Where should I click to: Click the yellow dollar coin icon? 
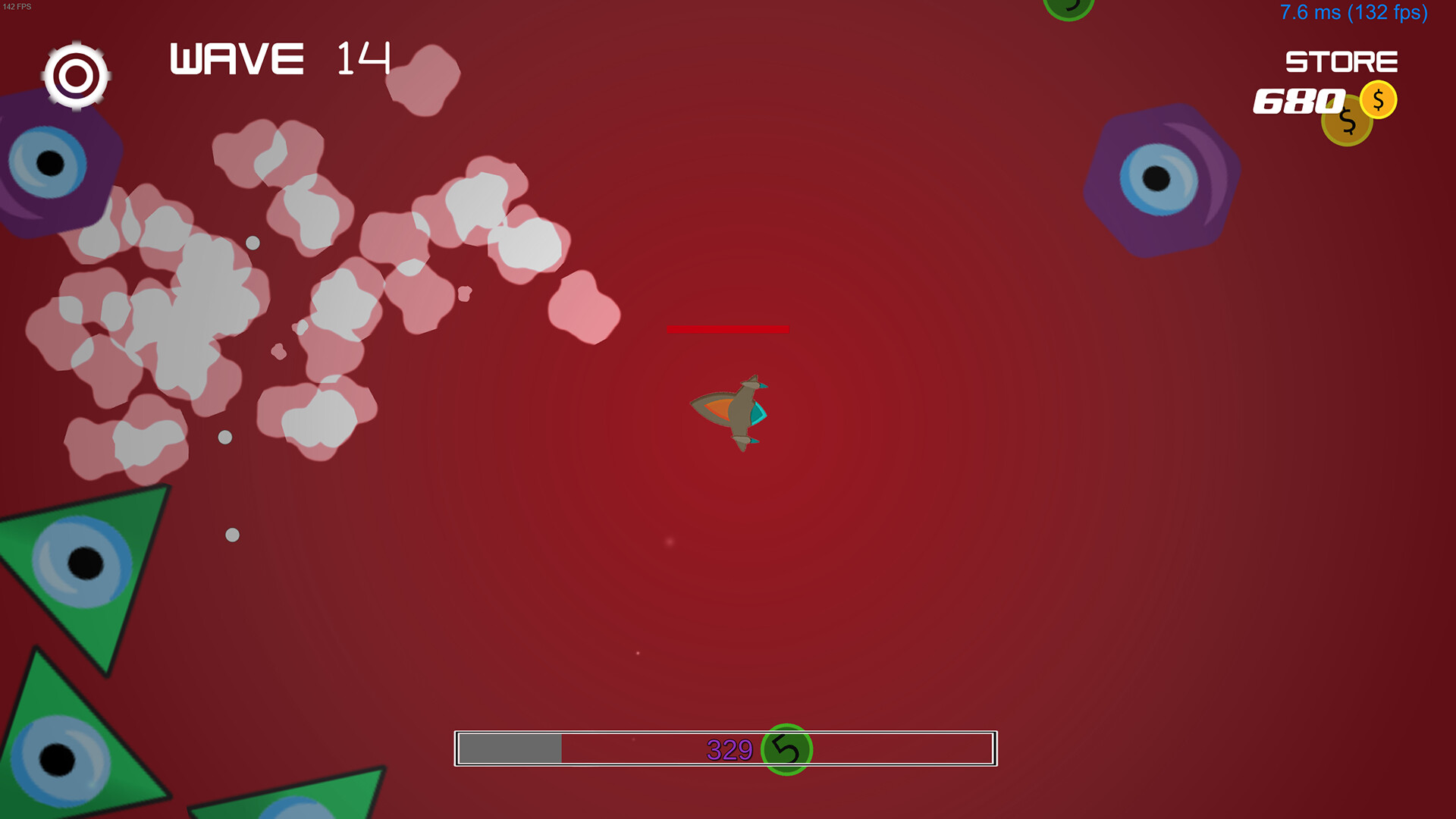point(1377,99)
